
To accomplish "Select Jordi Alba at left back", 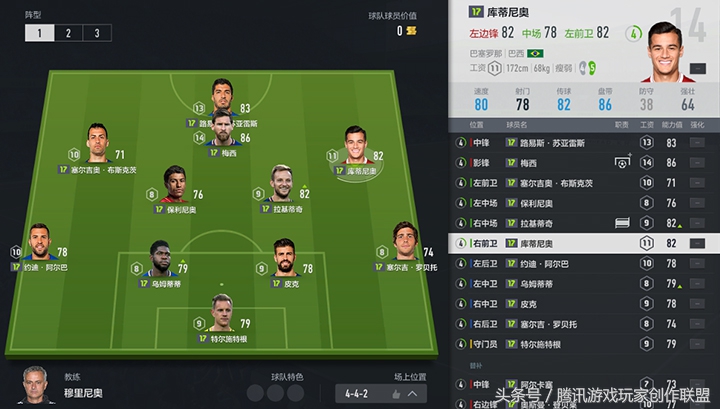I will click(40, 244).
